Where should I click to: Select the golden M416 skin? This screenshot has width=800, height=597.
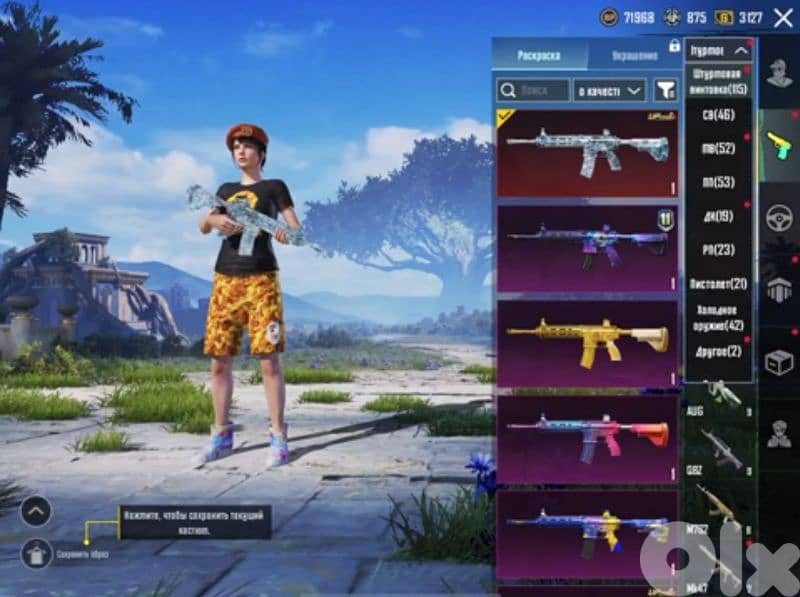(587, 343)
